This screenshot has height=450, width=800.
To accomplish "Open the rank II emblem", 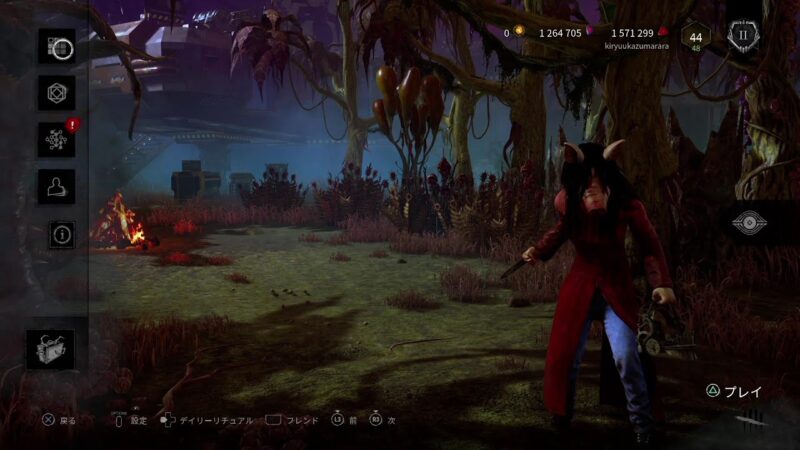I will [742, 34].
